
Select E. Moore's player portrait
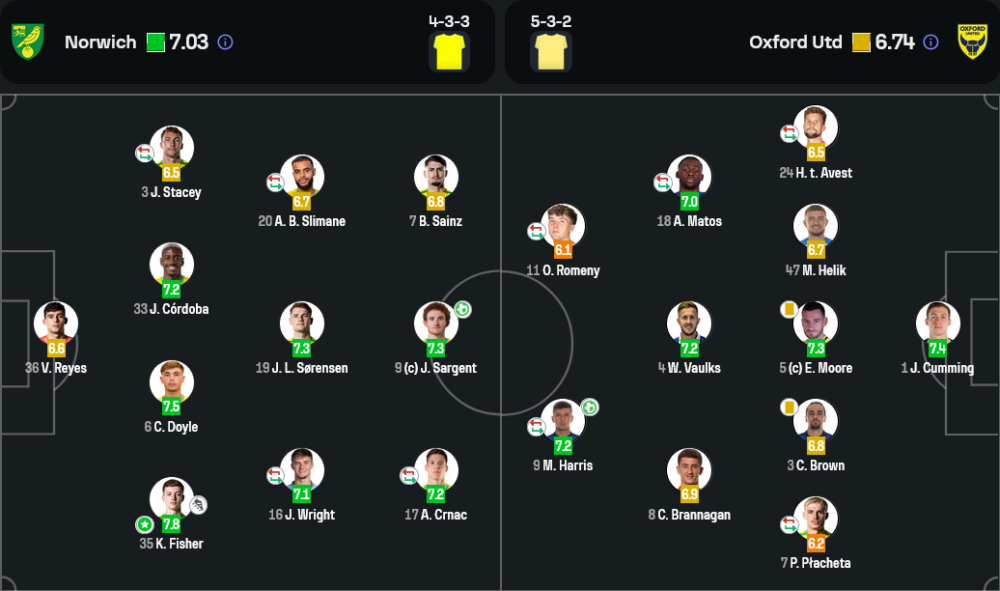pyautogui.click(x=815, y=324)
